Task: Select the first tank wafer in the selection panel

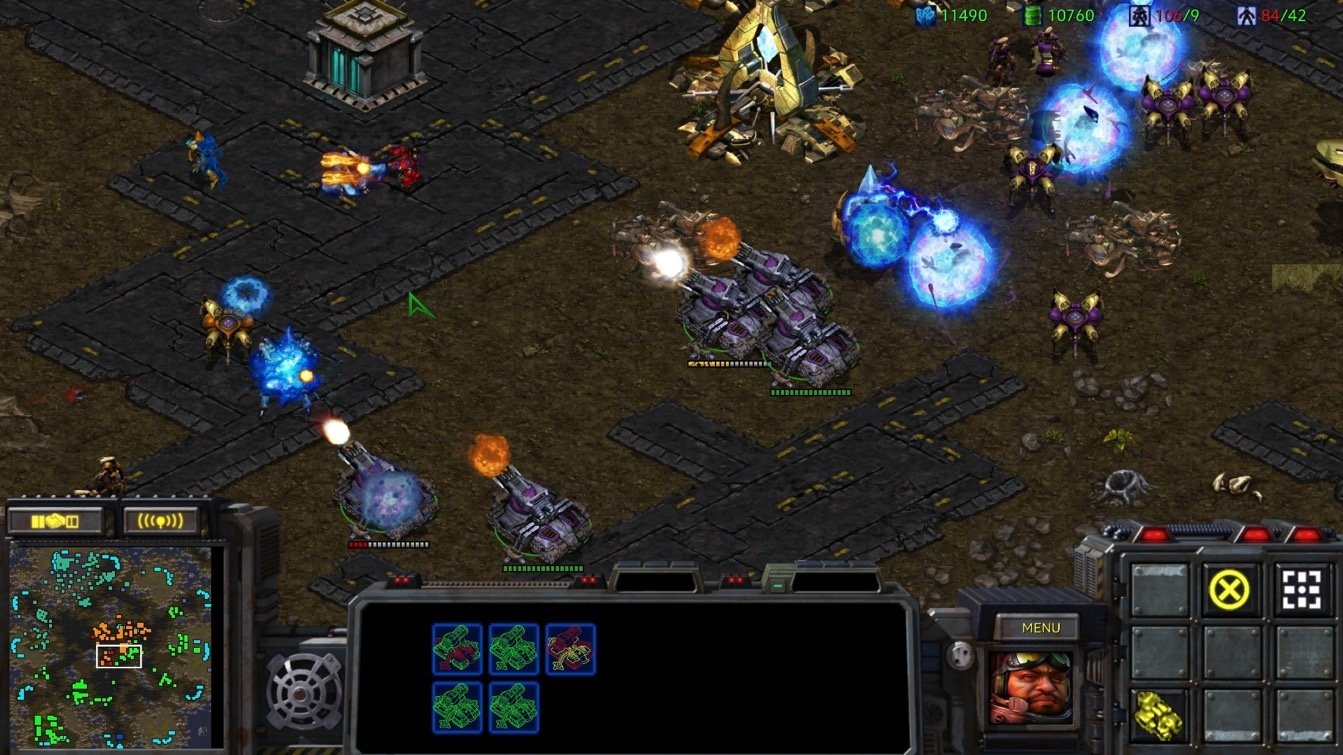Action: (x=456, y=648)
